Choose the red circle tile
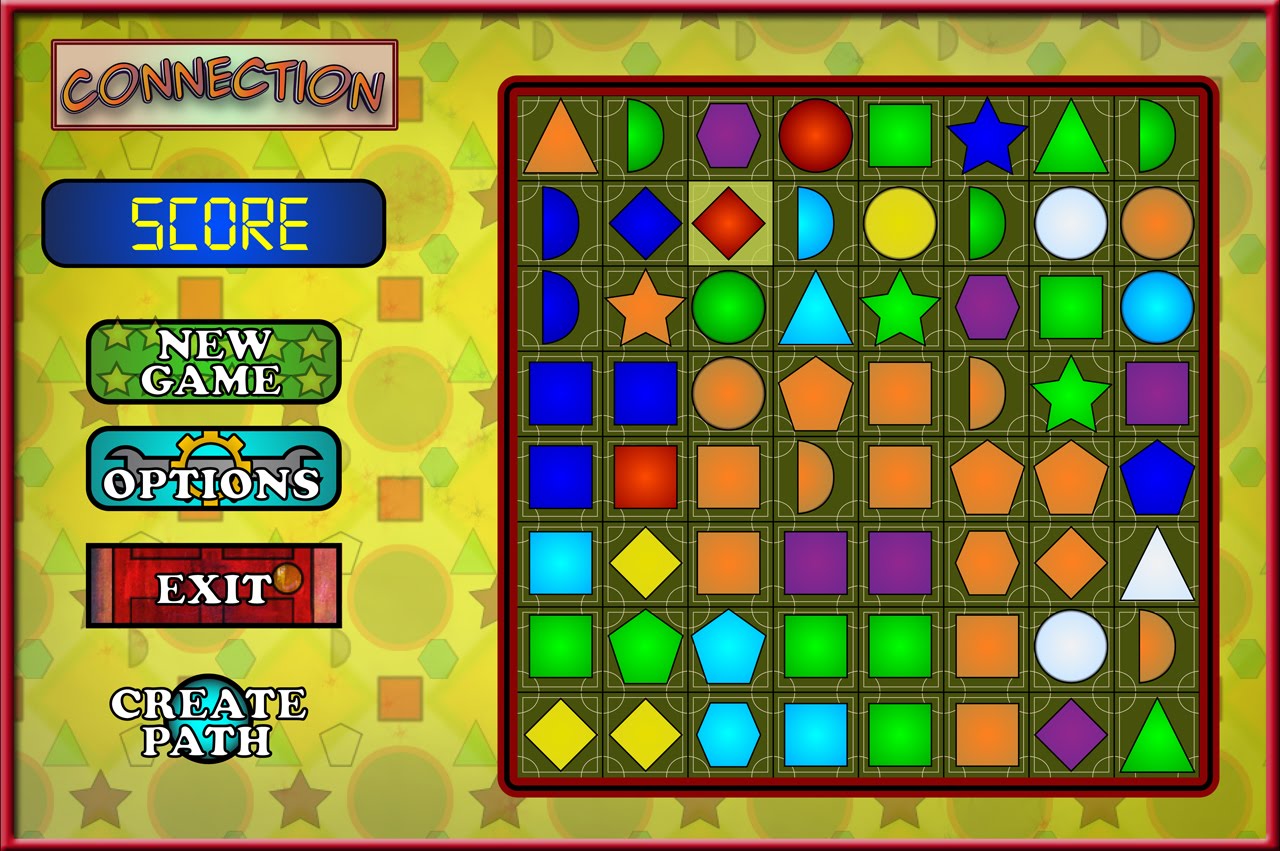1280x851 pixels. point(815,135)
